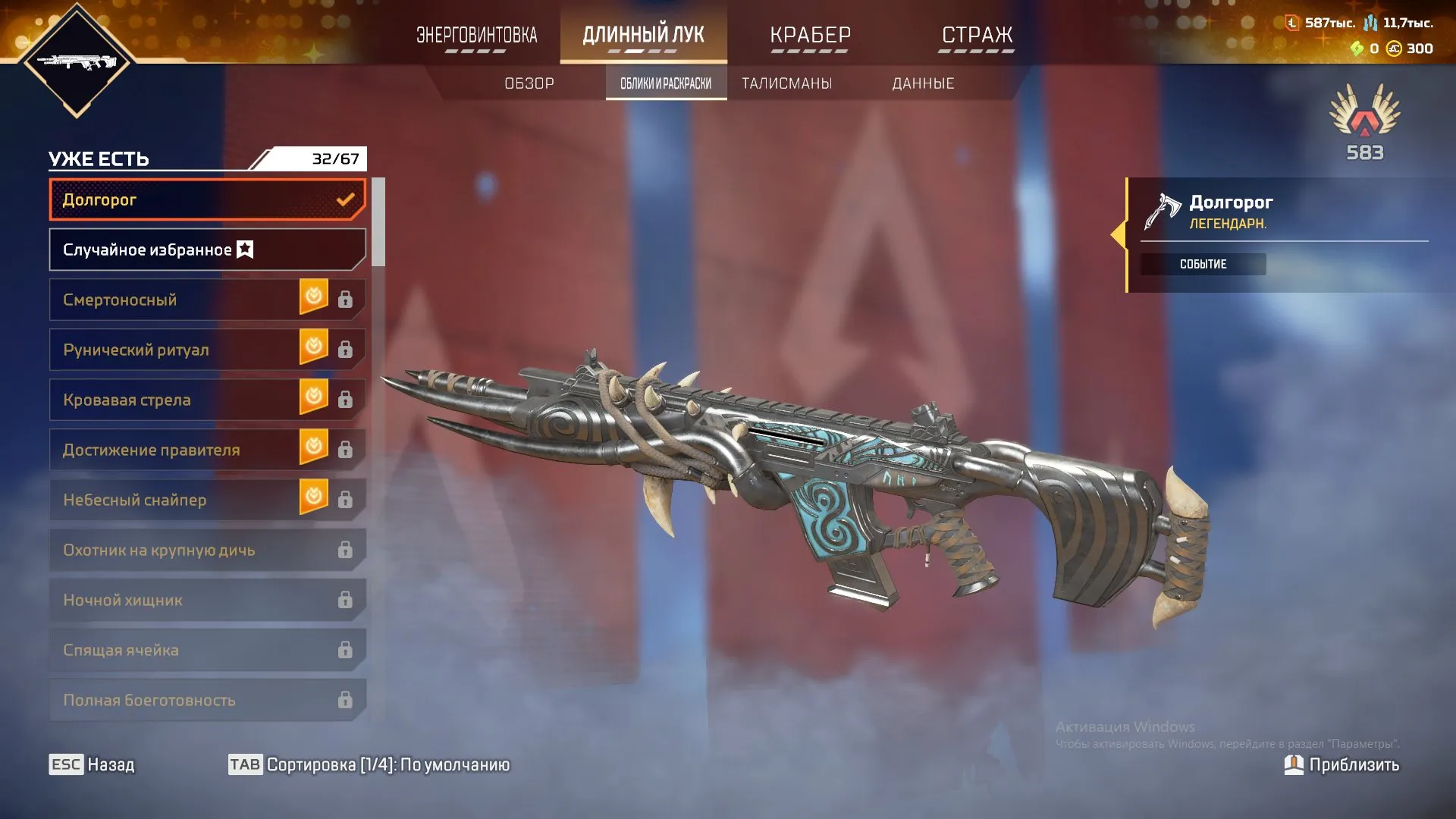
Task: Open the Талисманы sub-tab
Action: 786,83
